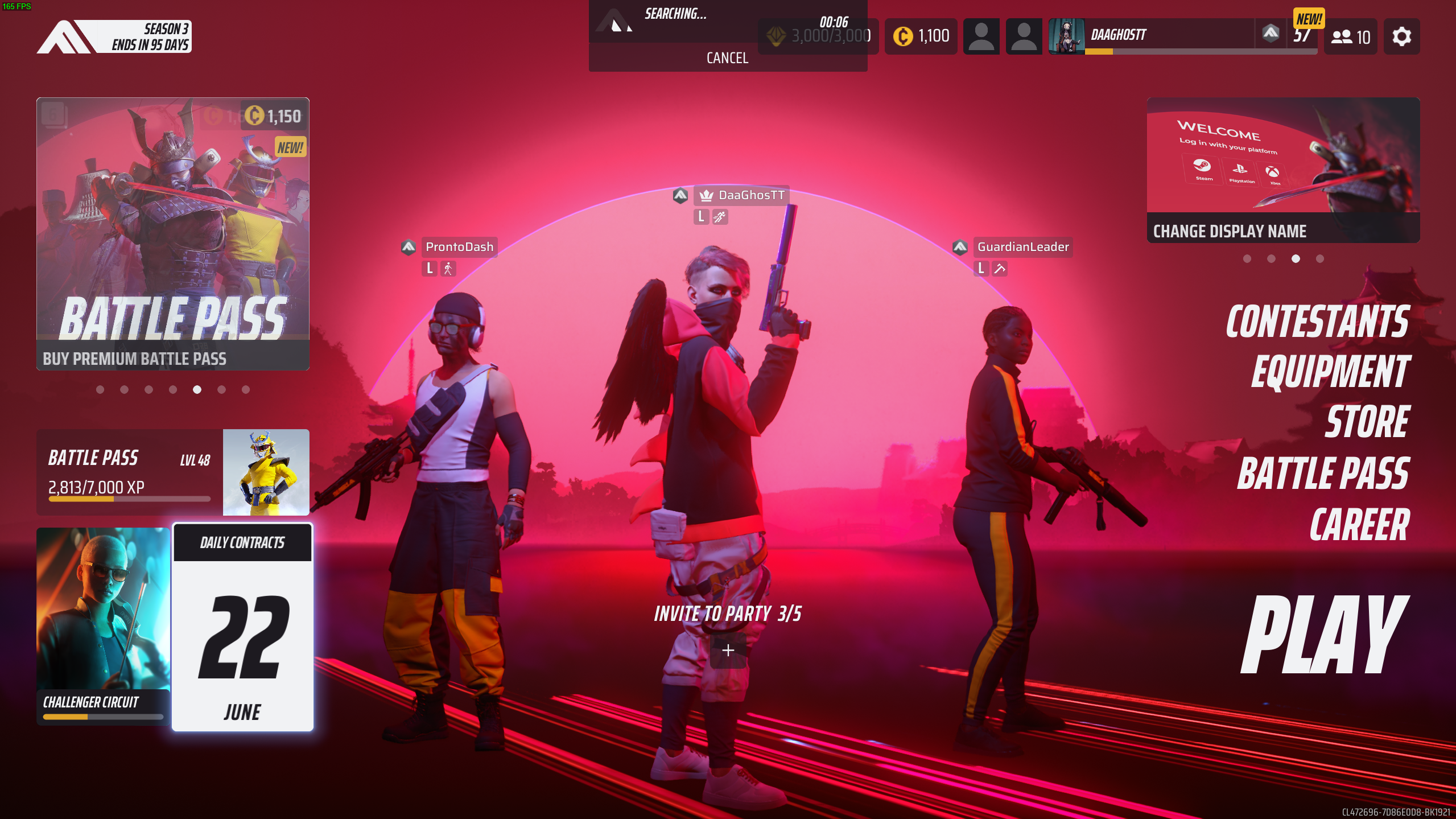1456x819 pixels.
Task: Cancel the matchmaking search
Action: pyautogui.click(x=727, y=58)
